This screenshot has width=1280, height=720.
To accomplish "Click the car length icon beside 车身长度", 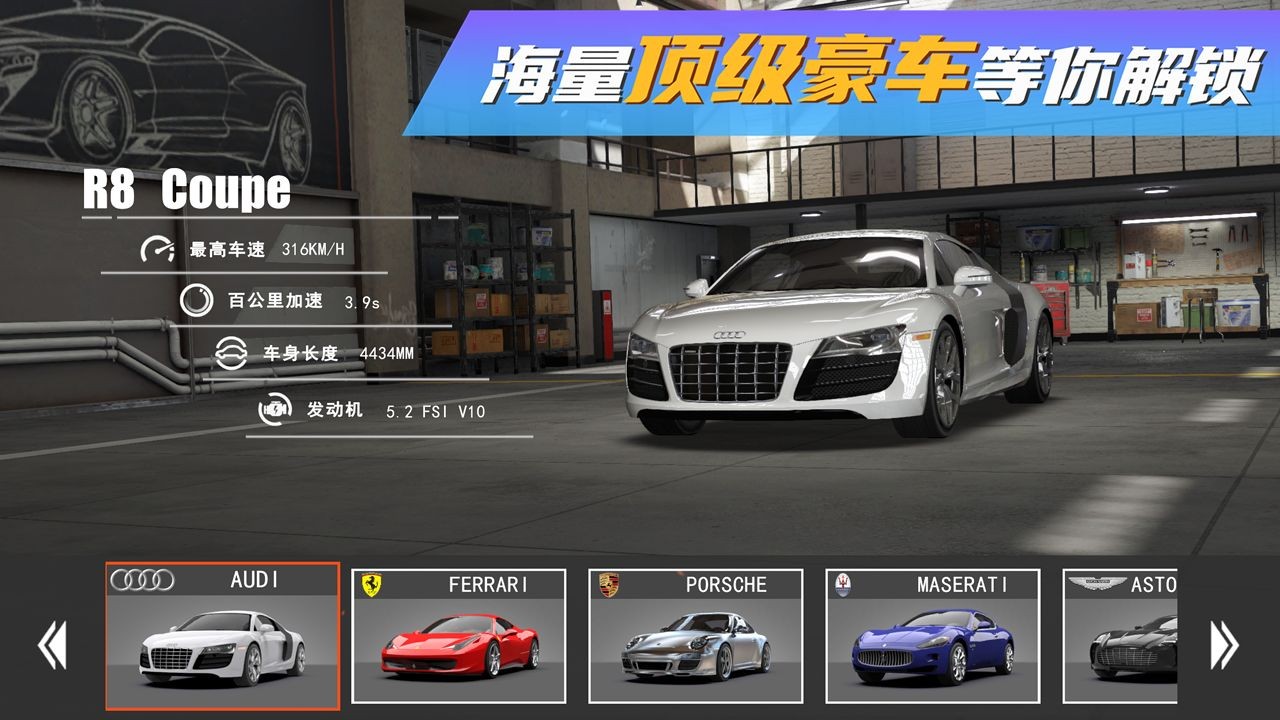I will pos(232,352).
